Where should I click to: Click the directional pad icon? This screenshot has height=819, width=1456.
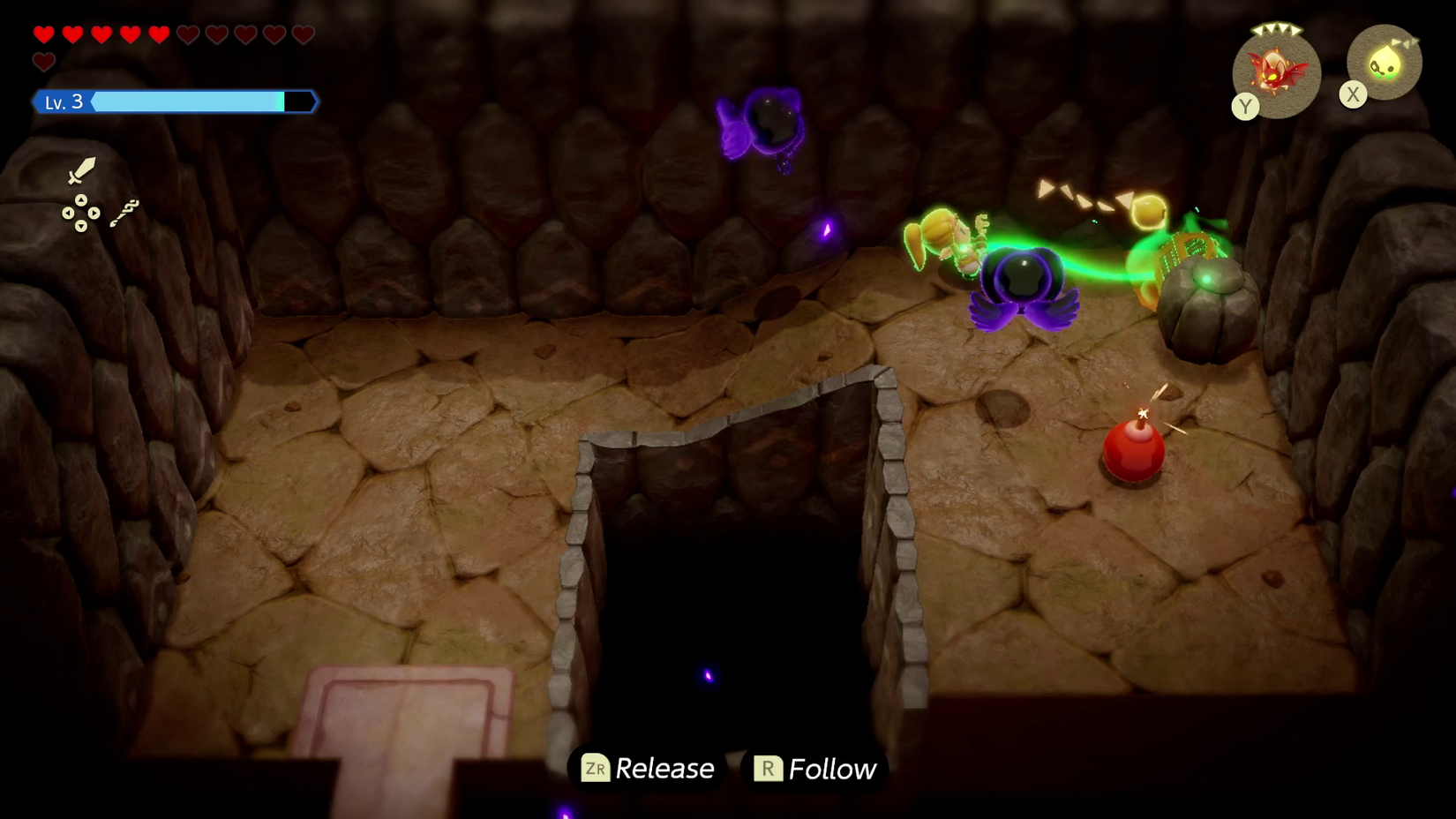point(81,214)
